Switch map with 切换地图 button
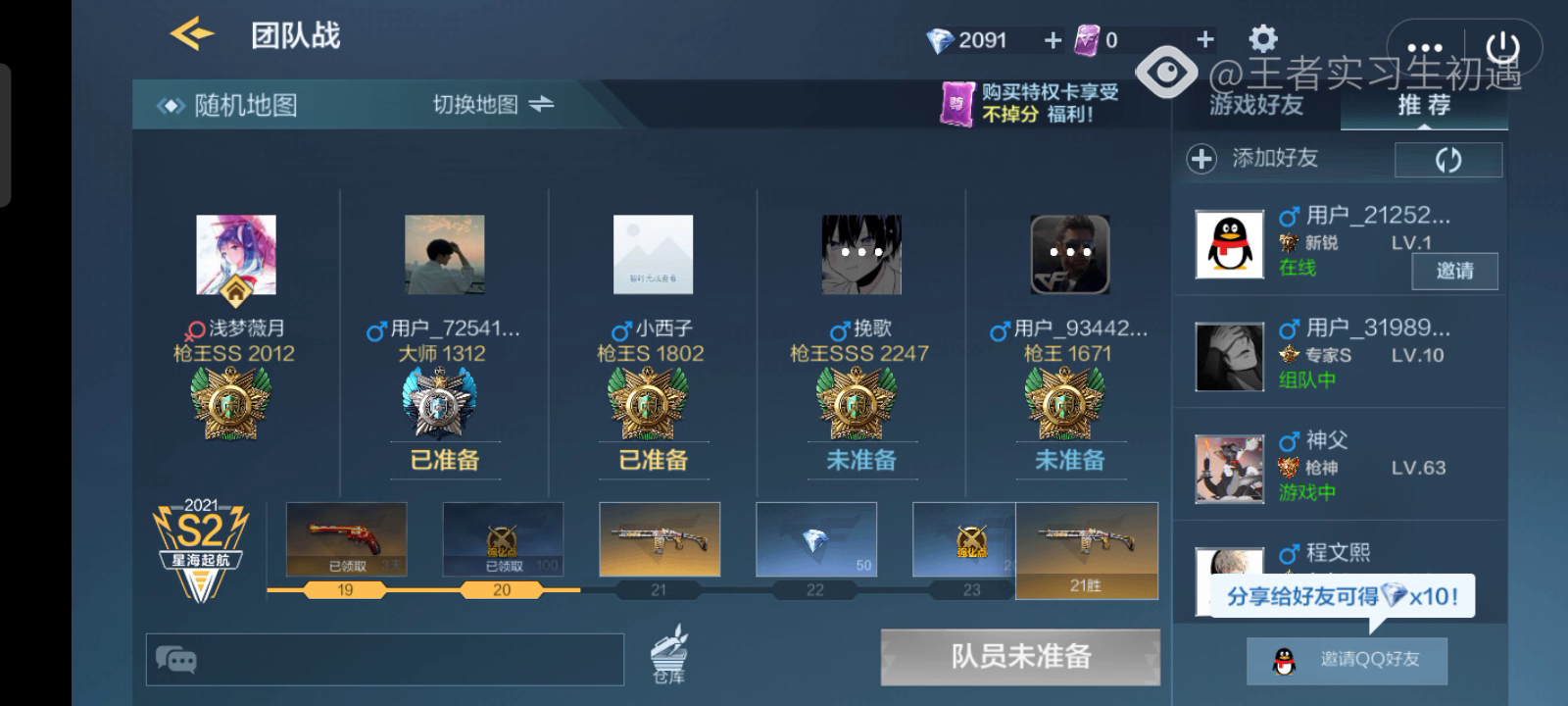Screen dimensions: 1568x706 [x=493, y=104]
